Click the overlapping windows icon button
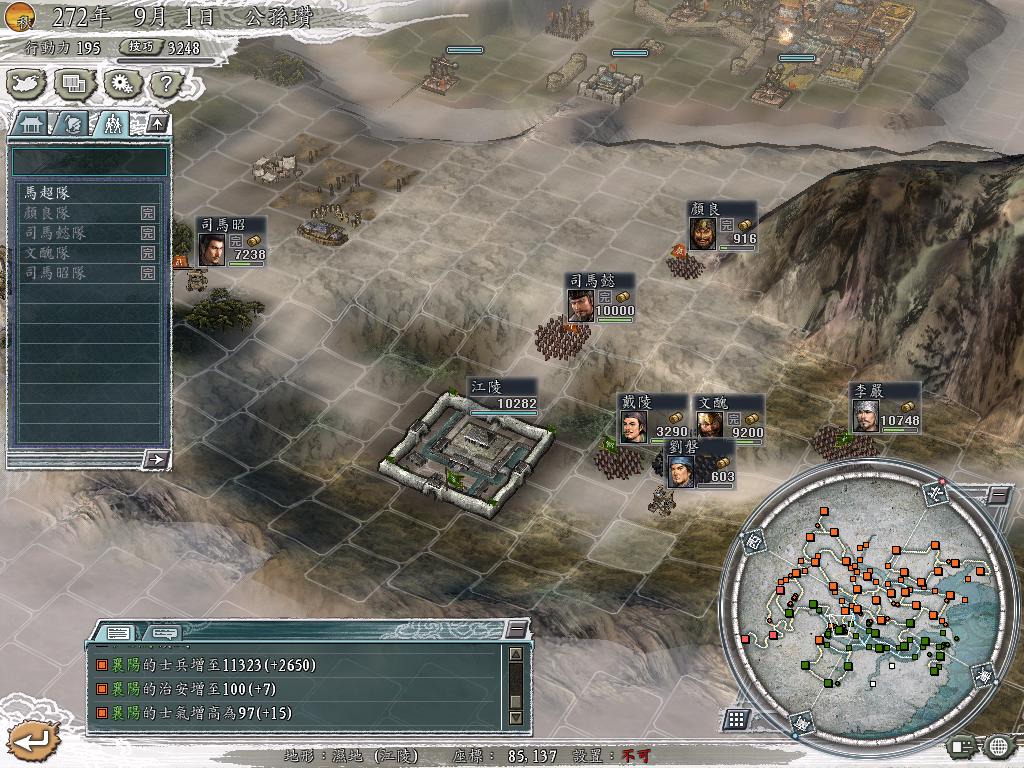 coord(74,84)
